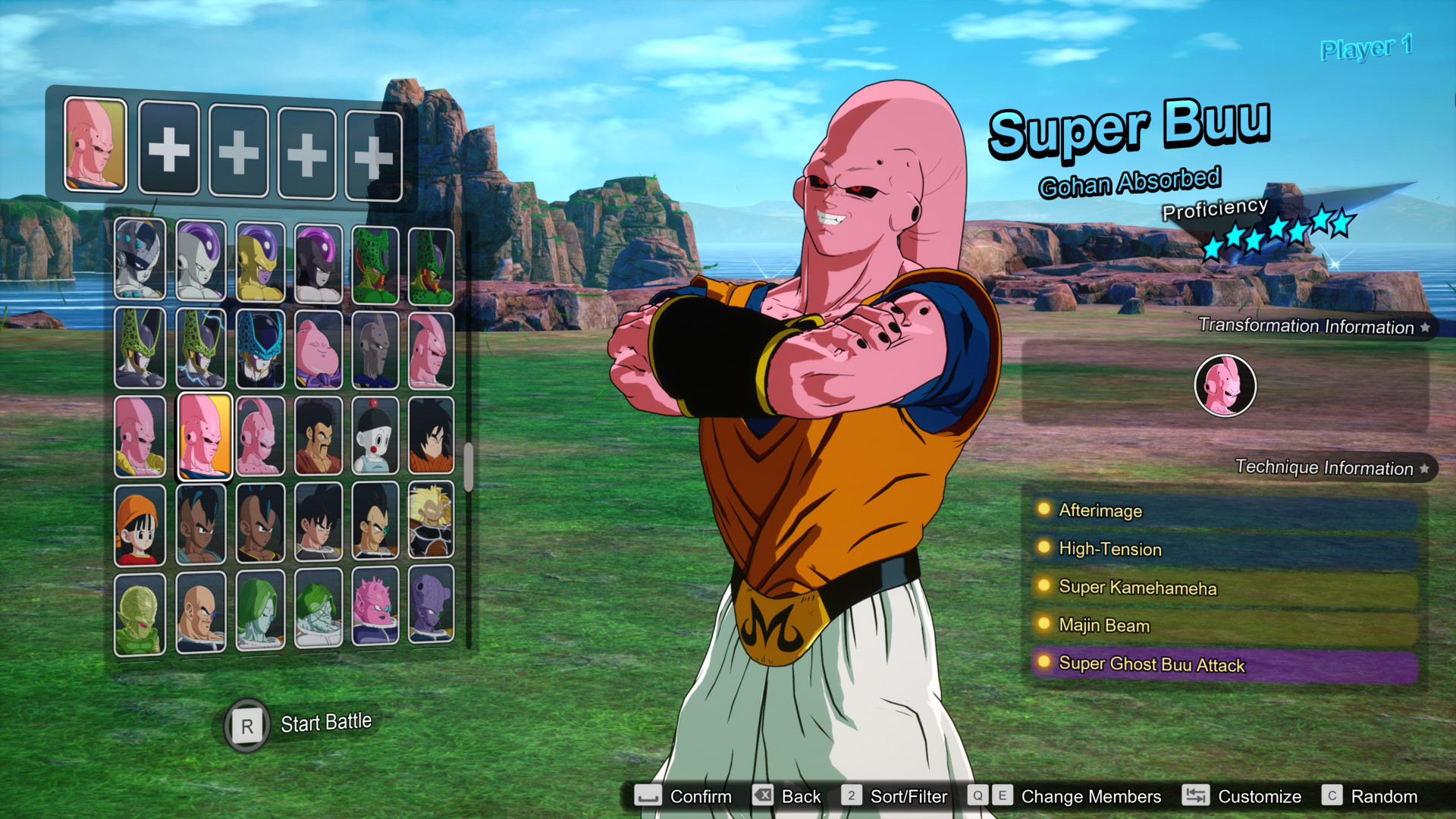Select Customize from the bottom menu
The image size is (1456, 819).
pyautogui.click(x=1260, y=796)
